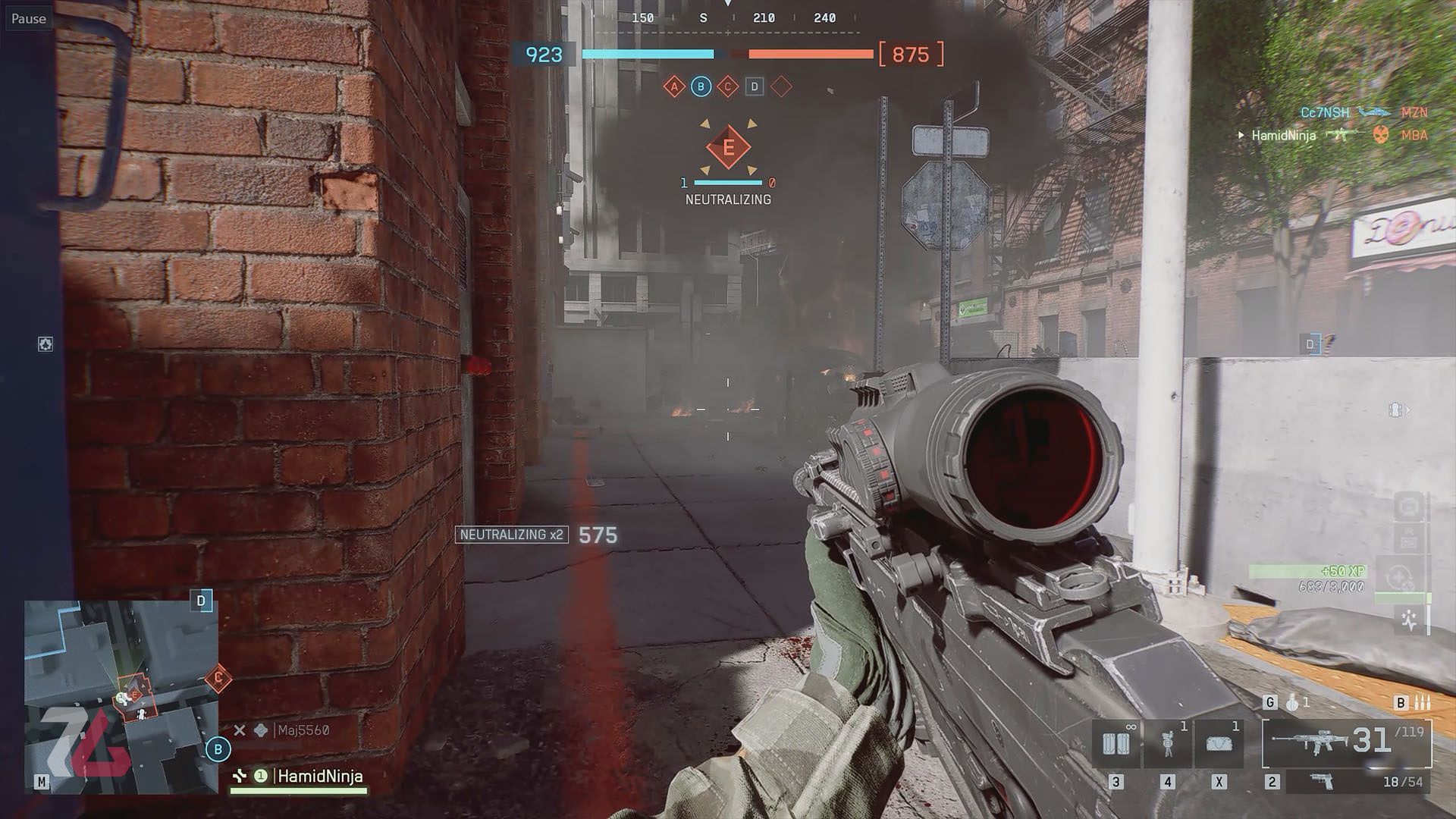
Task: Click the objective B circle marker in top bar
Action: click(701, 86)
